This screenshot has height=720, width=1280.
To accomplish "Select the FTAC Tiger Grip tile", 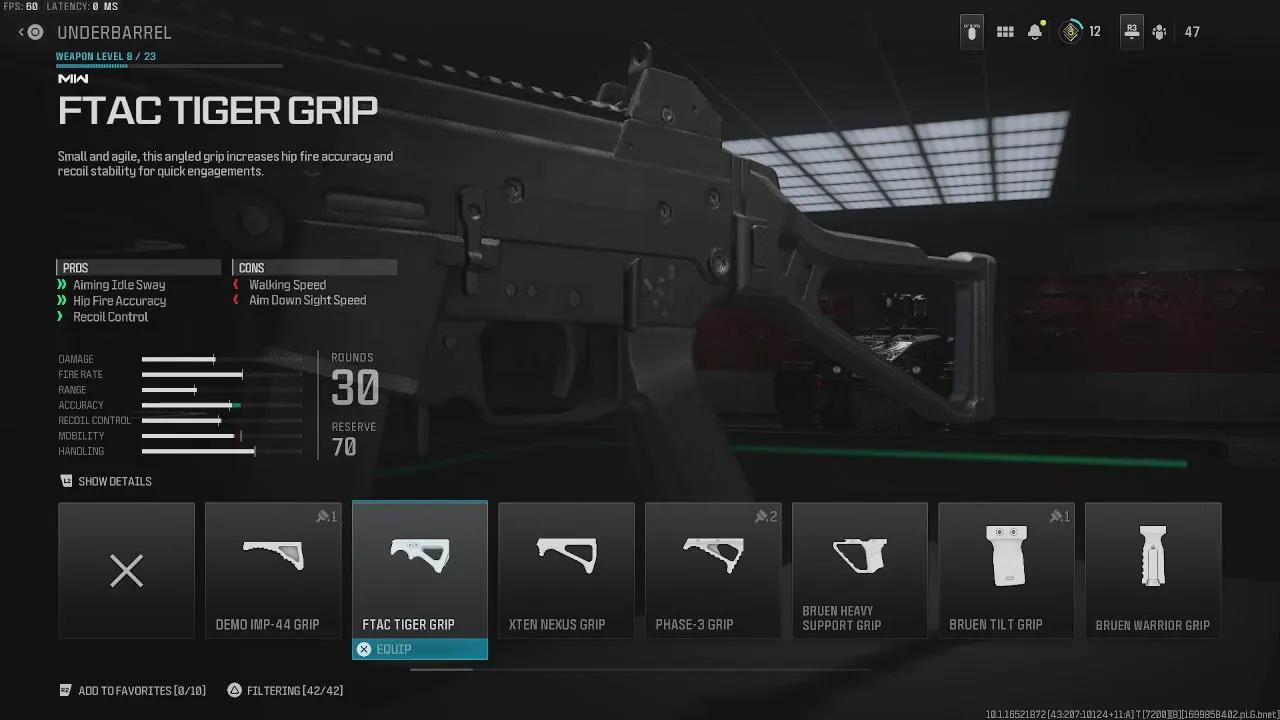I will (x=420, y=571).
